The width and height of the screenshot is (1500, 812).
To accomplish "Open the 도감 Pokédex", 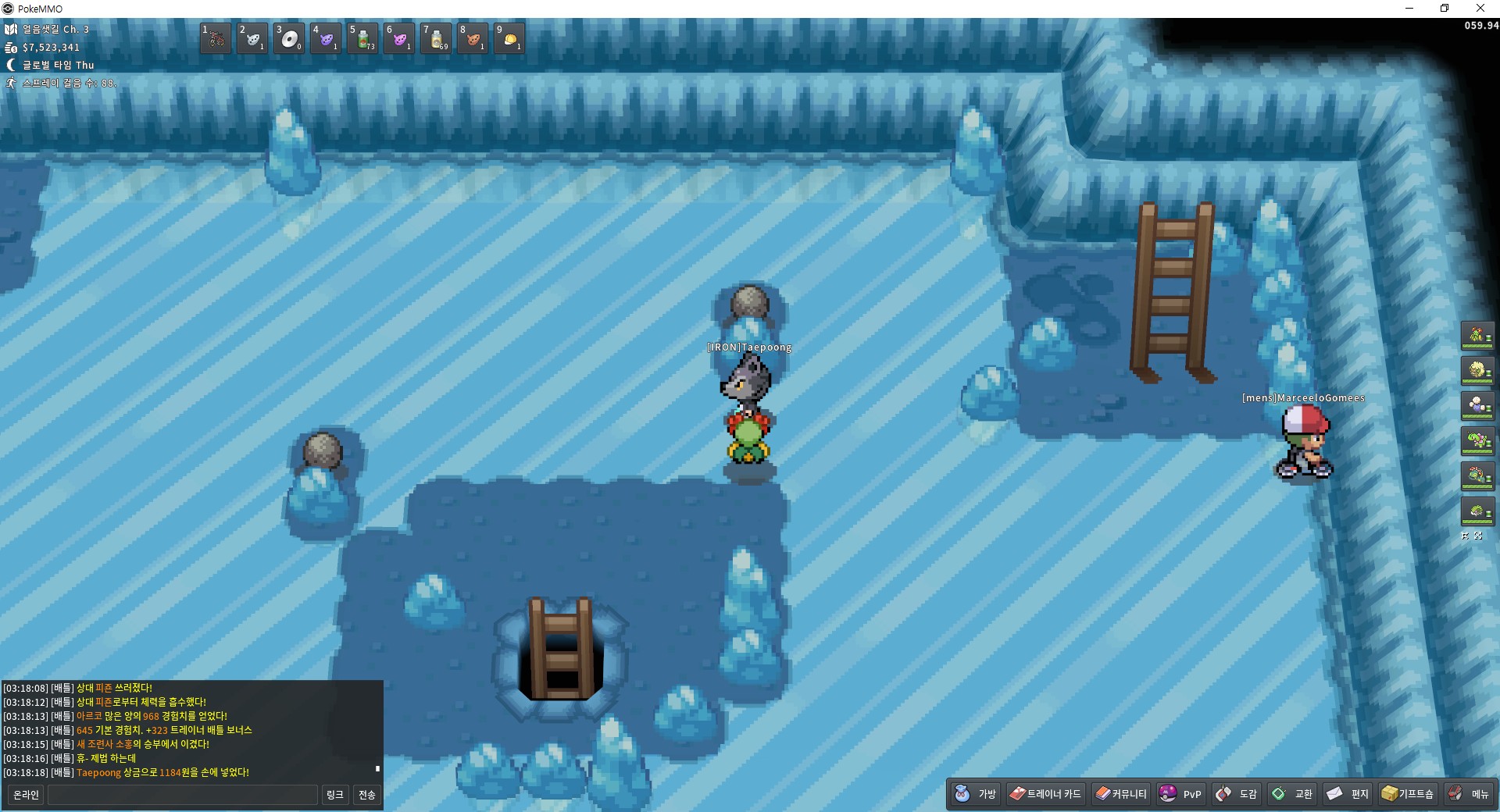I will click(x=1237, y=794).
